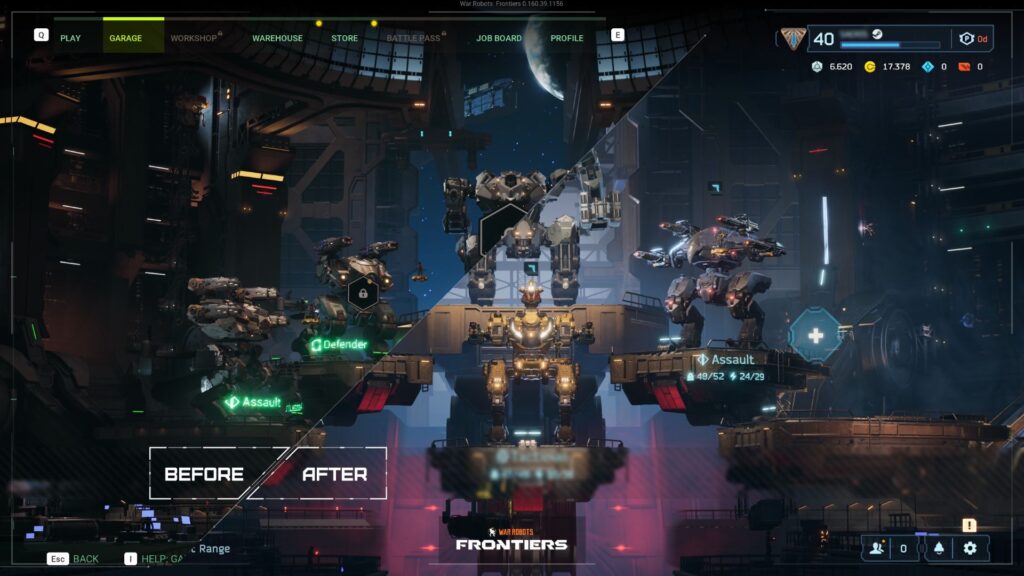1024x576 pixels.
Task: Choose the green Defender robot label
Action: [x=339, y=345]
